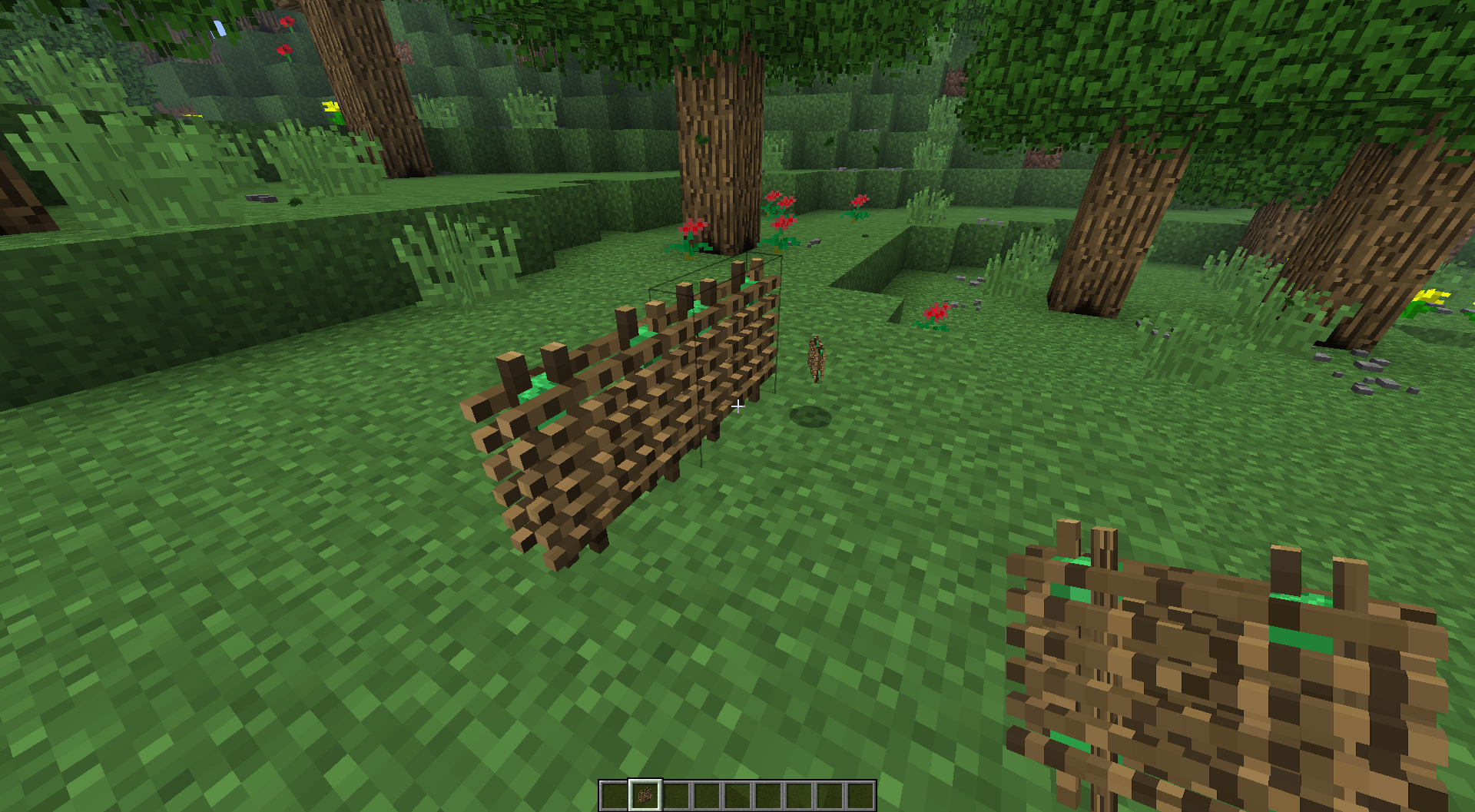Click the crosshair in screen center
The height and width of the screenshot is (812, 1475).
pos(737,406)
